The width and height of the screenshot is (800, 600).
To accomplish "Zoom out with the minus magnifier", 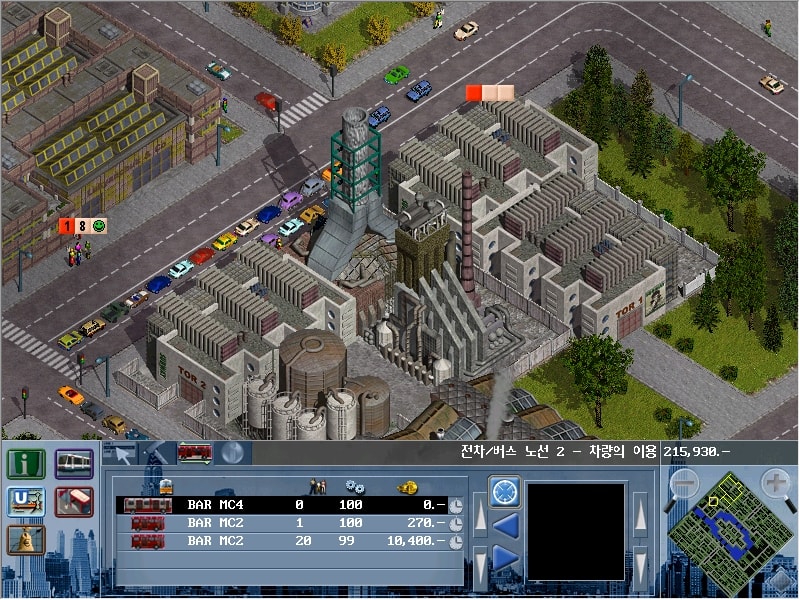I will [x=683, y=484].
